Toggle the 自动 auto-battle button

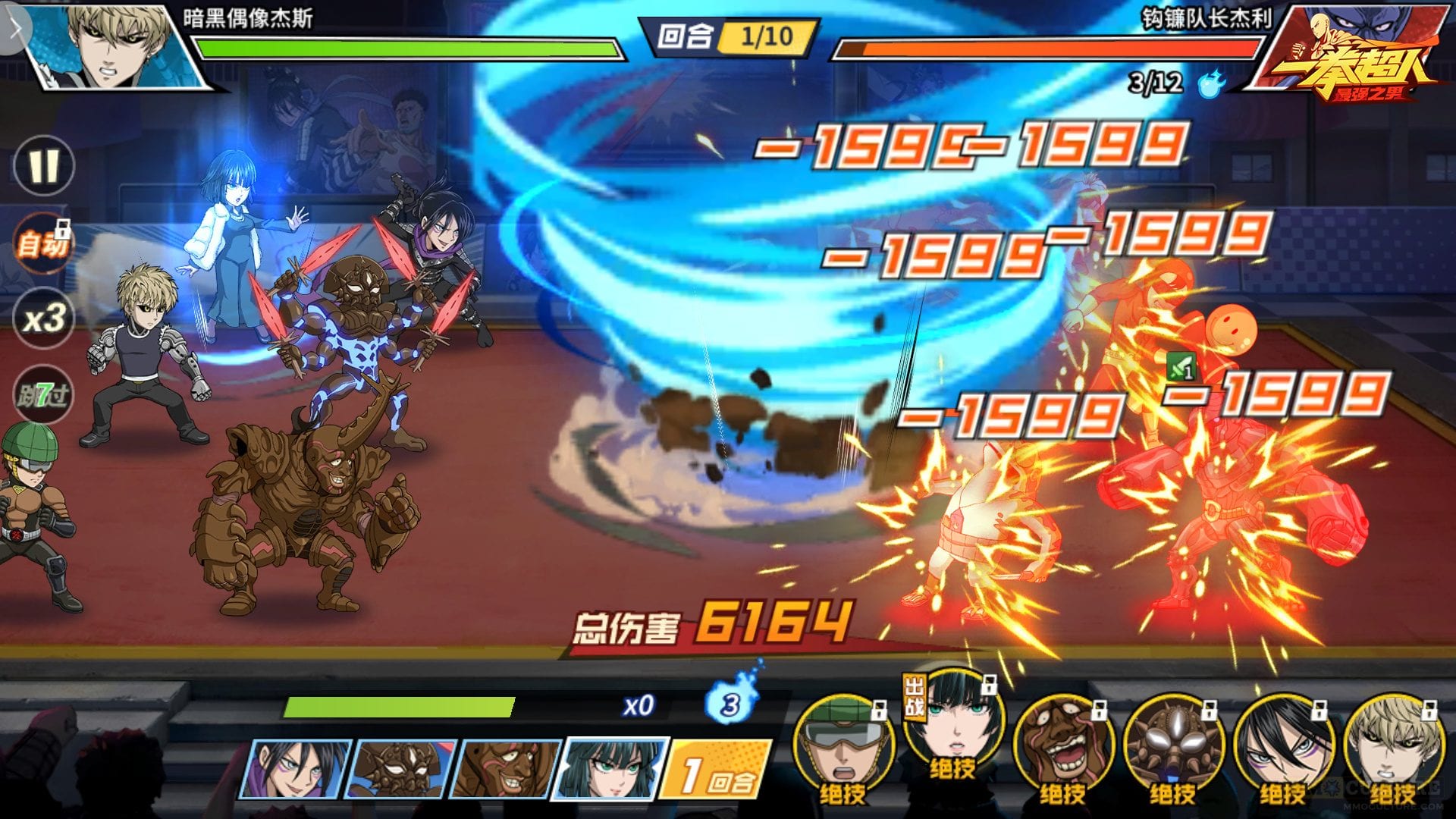click(x=44, y=244)
